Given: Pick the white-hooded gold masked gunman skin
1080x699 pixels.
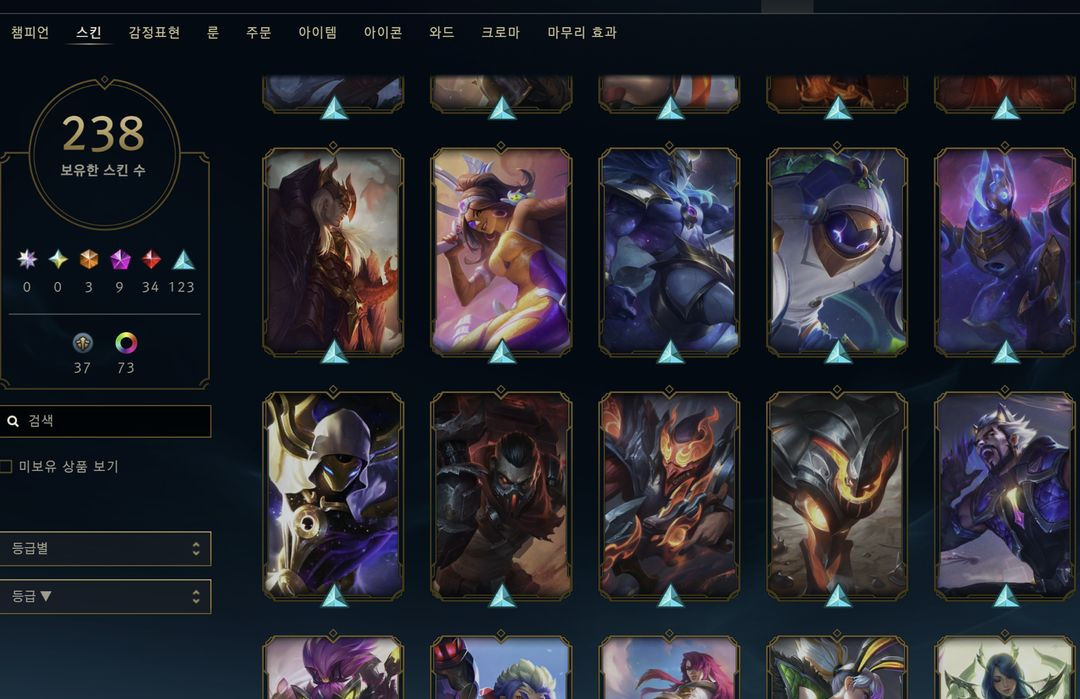Looking at the screenshot, I should [333, 492].
